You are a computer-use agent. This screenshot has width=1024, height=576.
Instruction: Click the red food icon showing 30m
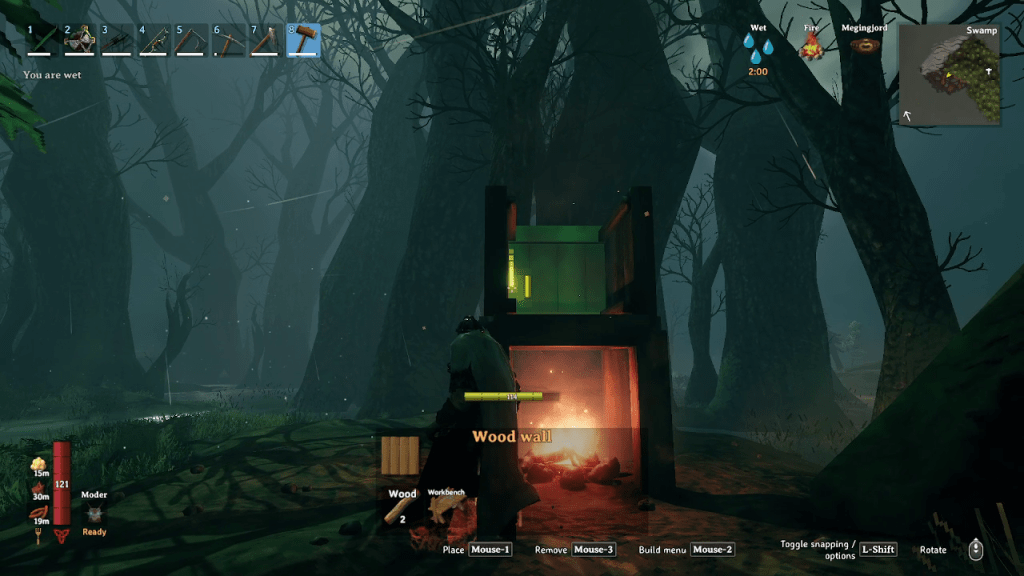tap(39, 488)
